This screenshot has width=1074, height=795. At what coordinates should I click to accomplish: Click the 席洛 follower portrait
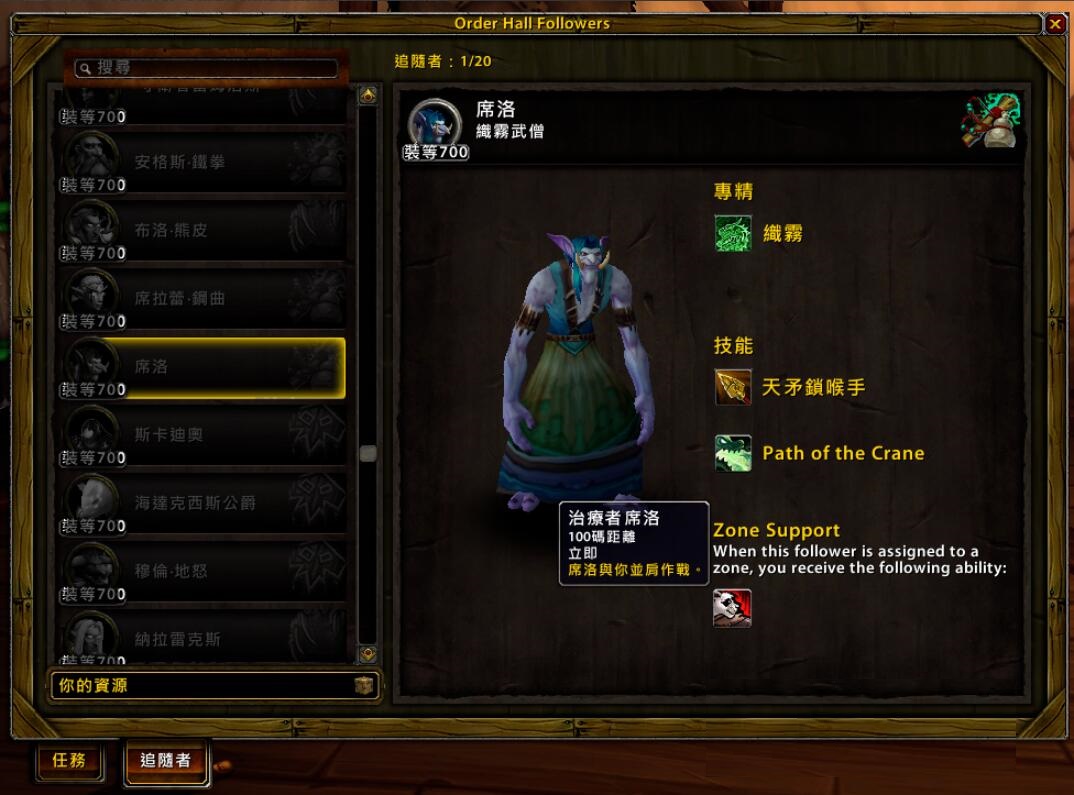click(x=434, y=125)
